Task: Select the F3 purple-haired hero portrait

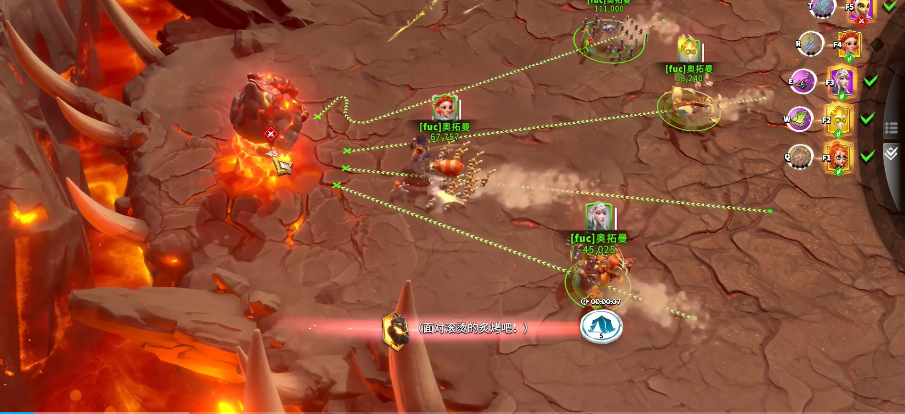Action: click(x=841, y=81)
